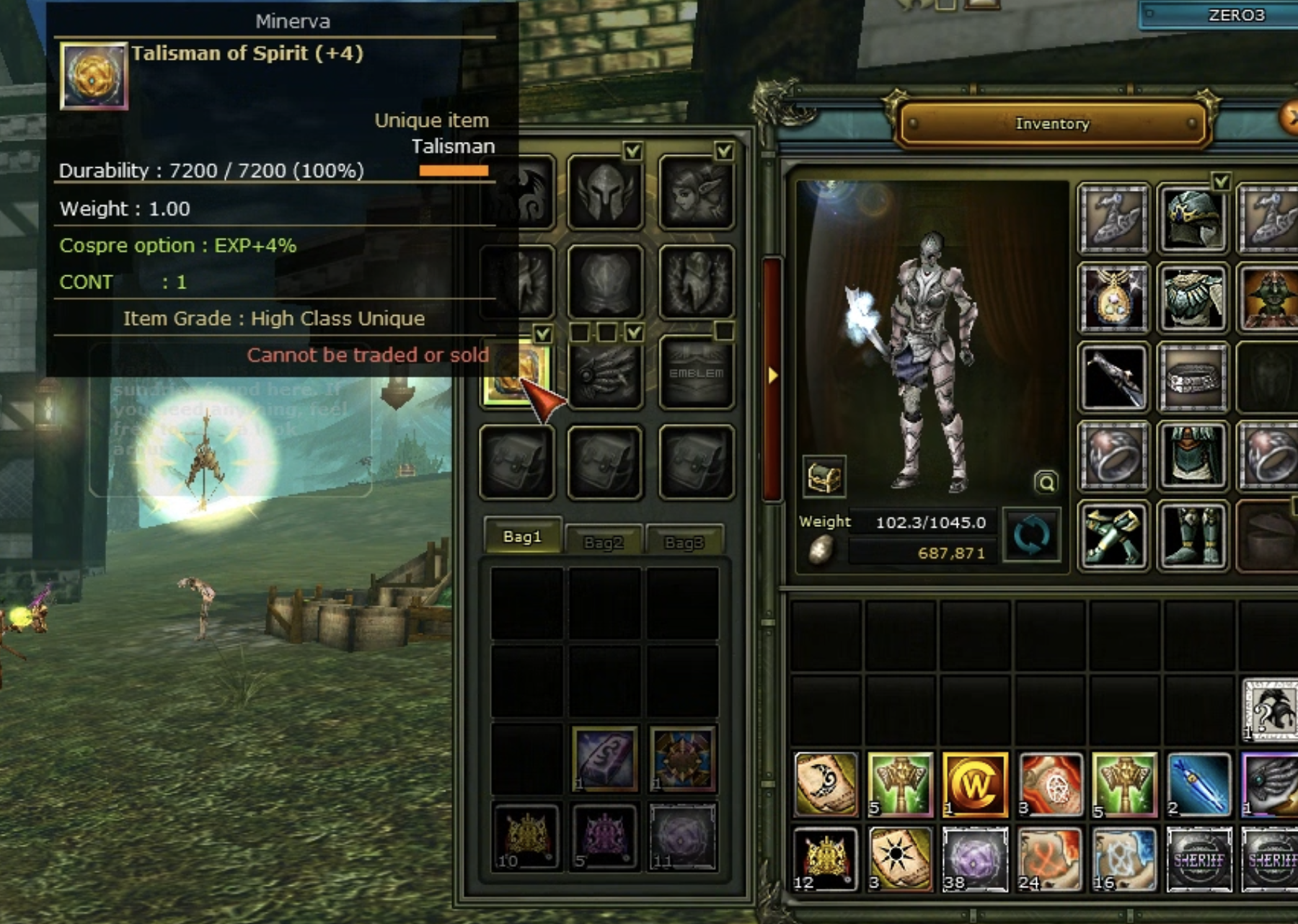Collapse the side panel with orange arrow
1298x924 pixels.
772,376
